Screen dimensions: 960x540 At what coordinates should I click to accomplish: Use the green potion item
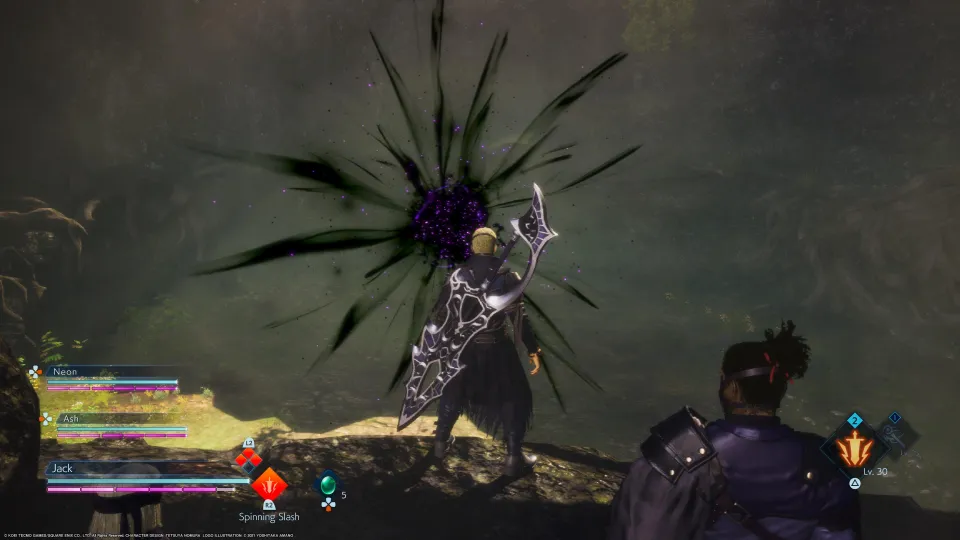point(327,485)
